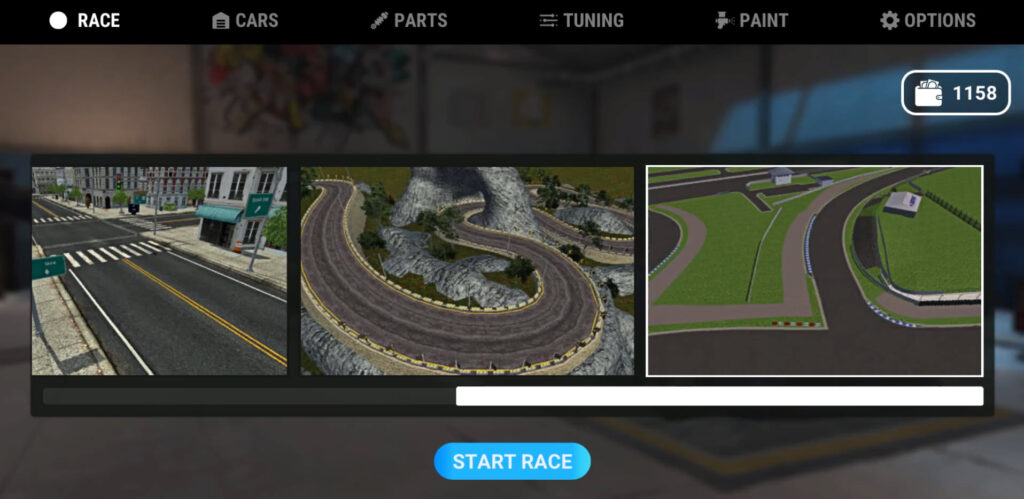Choose the mountain hairpin track thumbnail
Image resolution: width=1024 pixels, height=499 pixels.
point(467,271)
